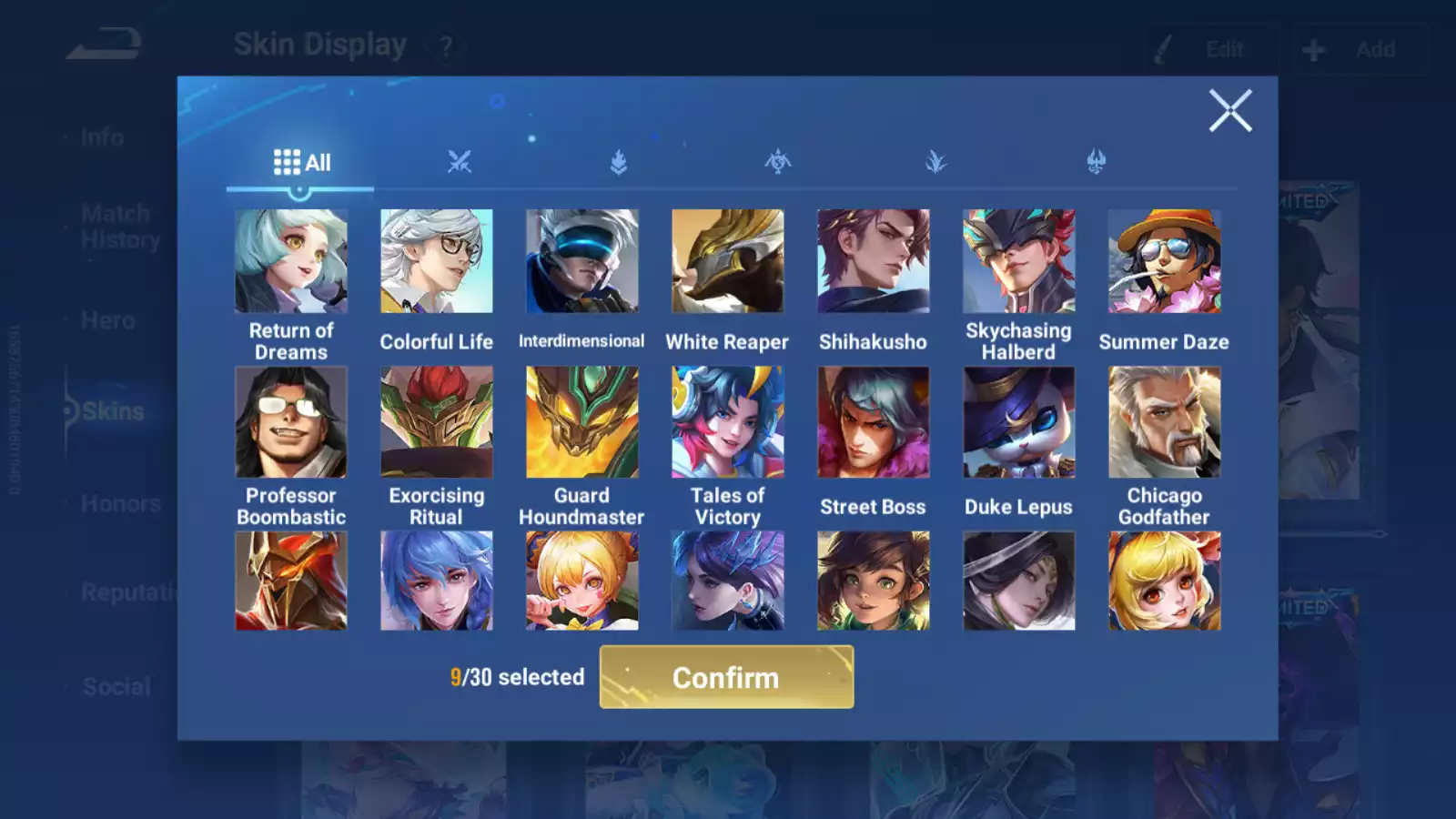
Task: Confirm the skin selection
Action: point(726,677)
